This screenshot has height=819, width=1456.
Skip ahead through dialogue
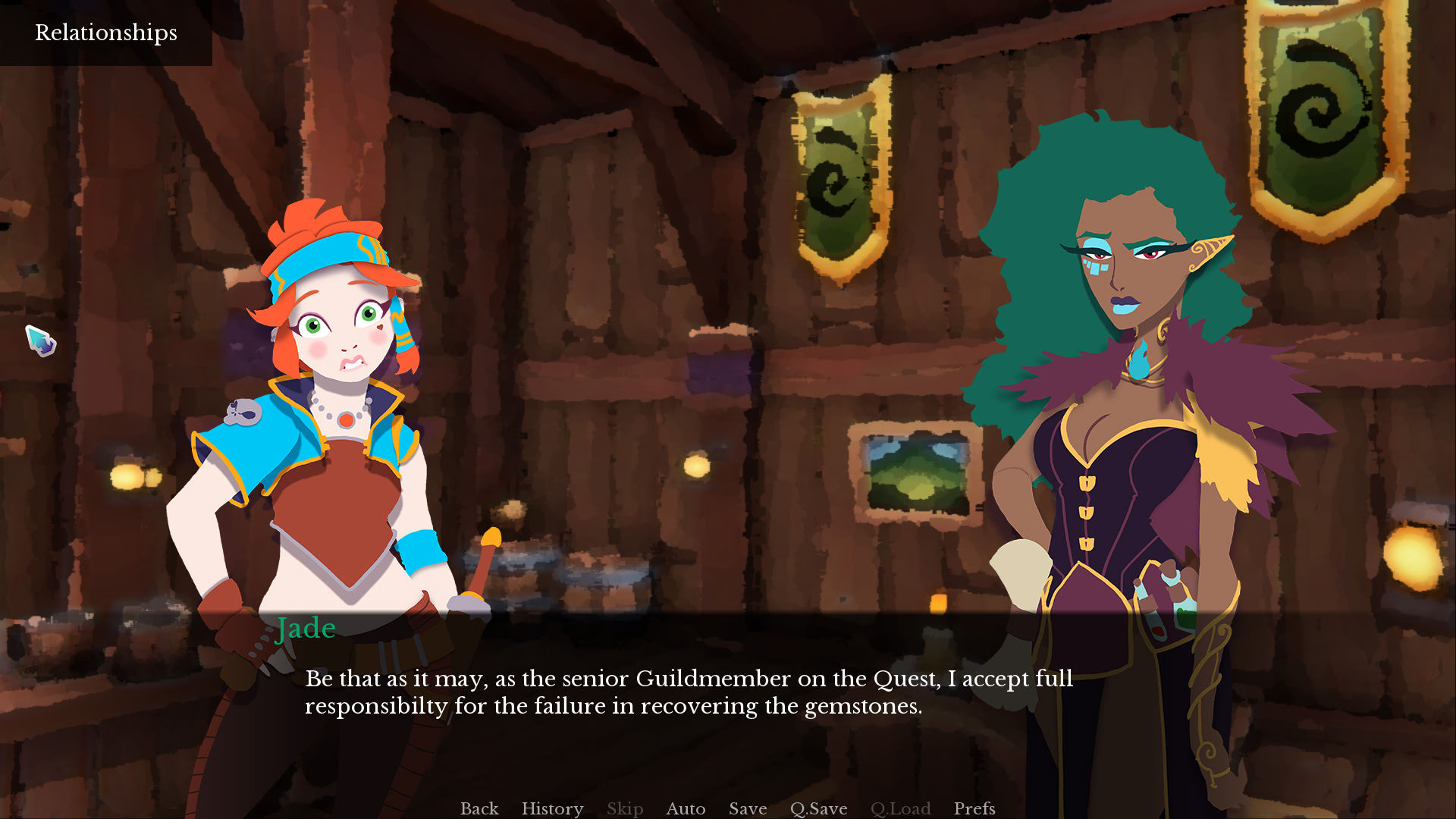(625, 808)
